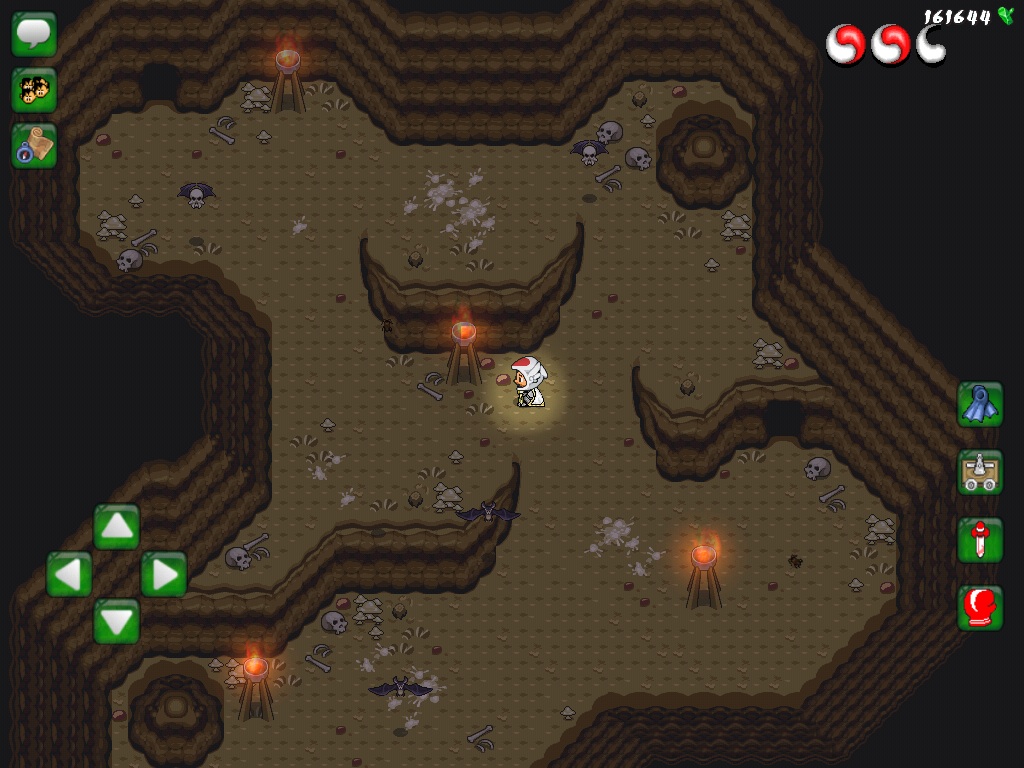Use the red sword attack button
Screen dimensions: 1024x768
coord(980,540)
